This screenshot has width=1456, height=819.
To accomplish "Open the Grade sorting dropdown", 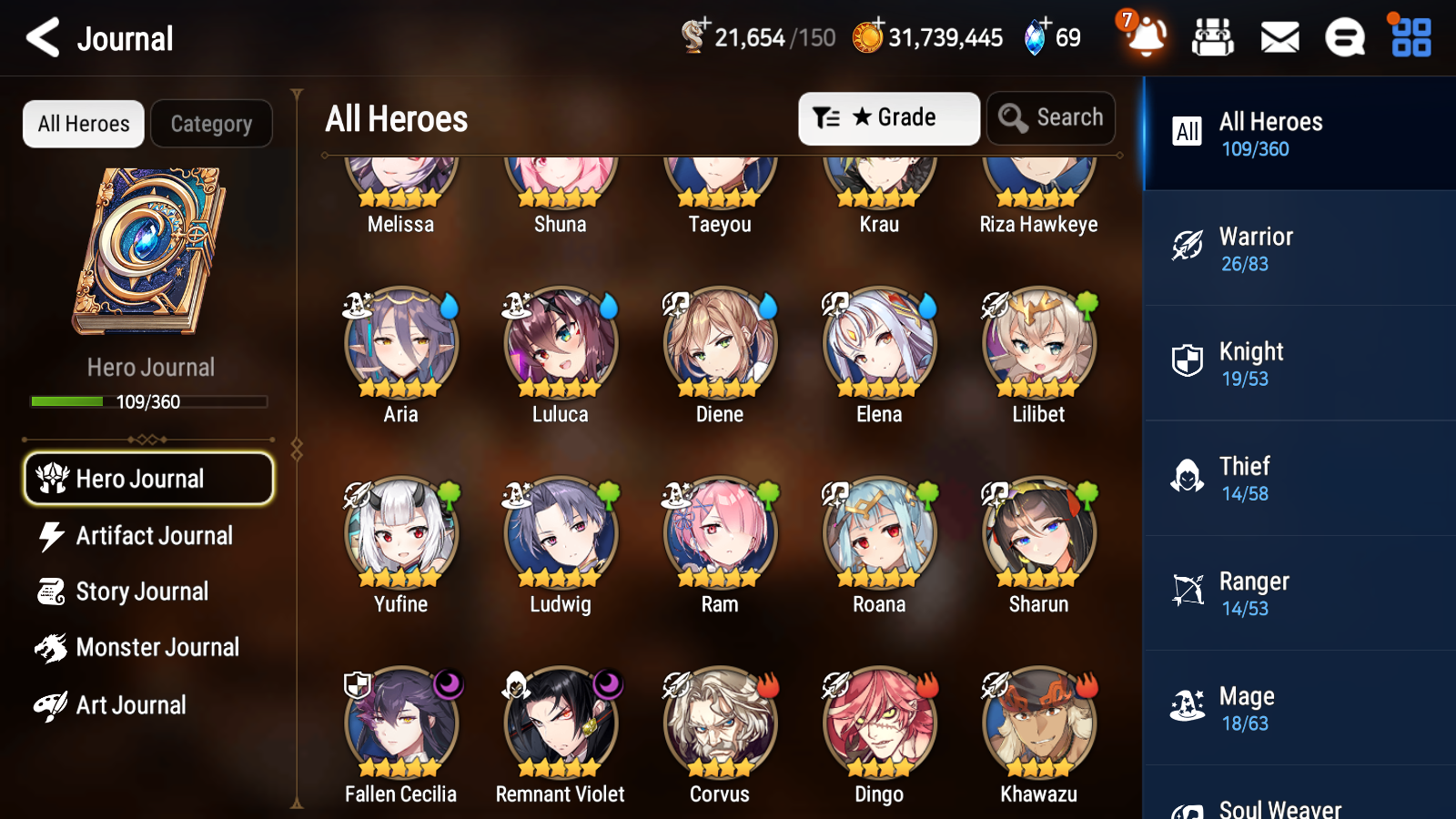I will pos(888,117).
